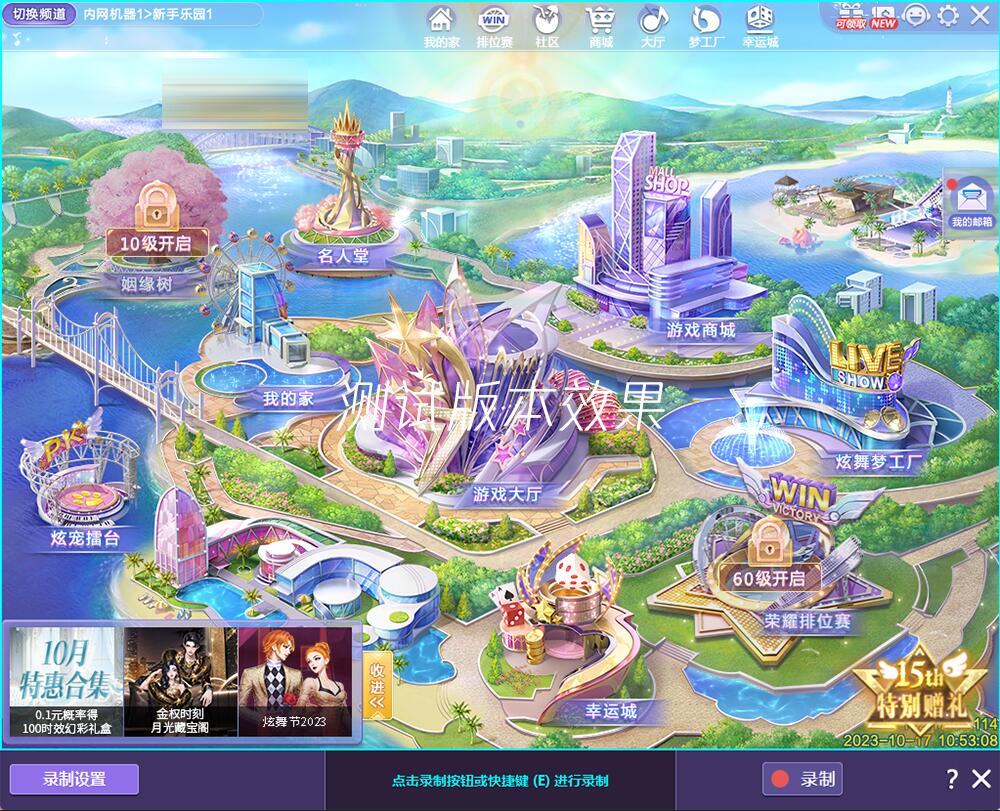The image size is (1000, 811).
Task: Open the smiley face icon in top bar
Action: click(x=915, y=15)
